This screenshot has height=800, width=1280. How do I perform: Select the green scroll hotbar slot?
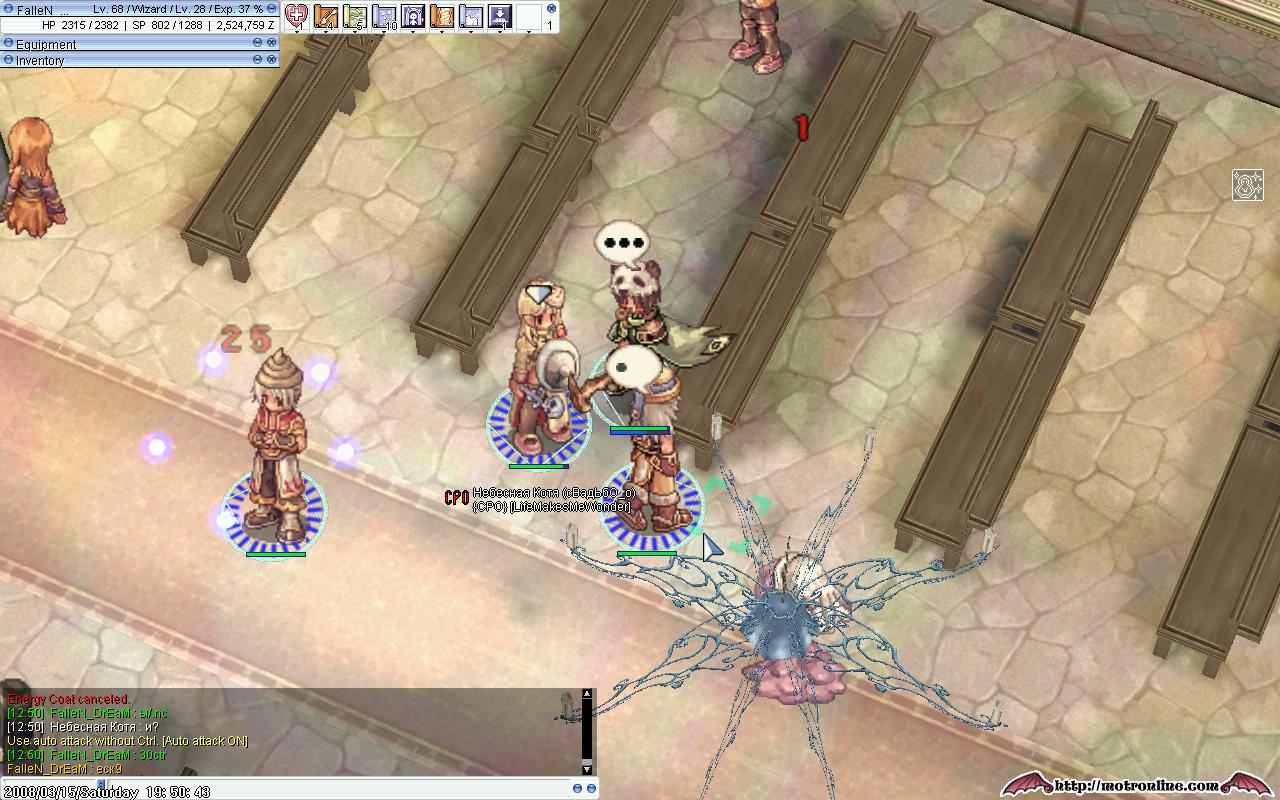355,16
